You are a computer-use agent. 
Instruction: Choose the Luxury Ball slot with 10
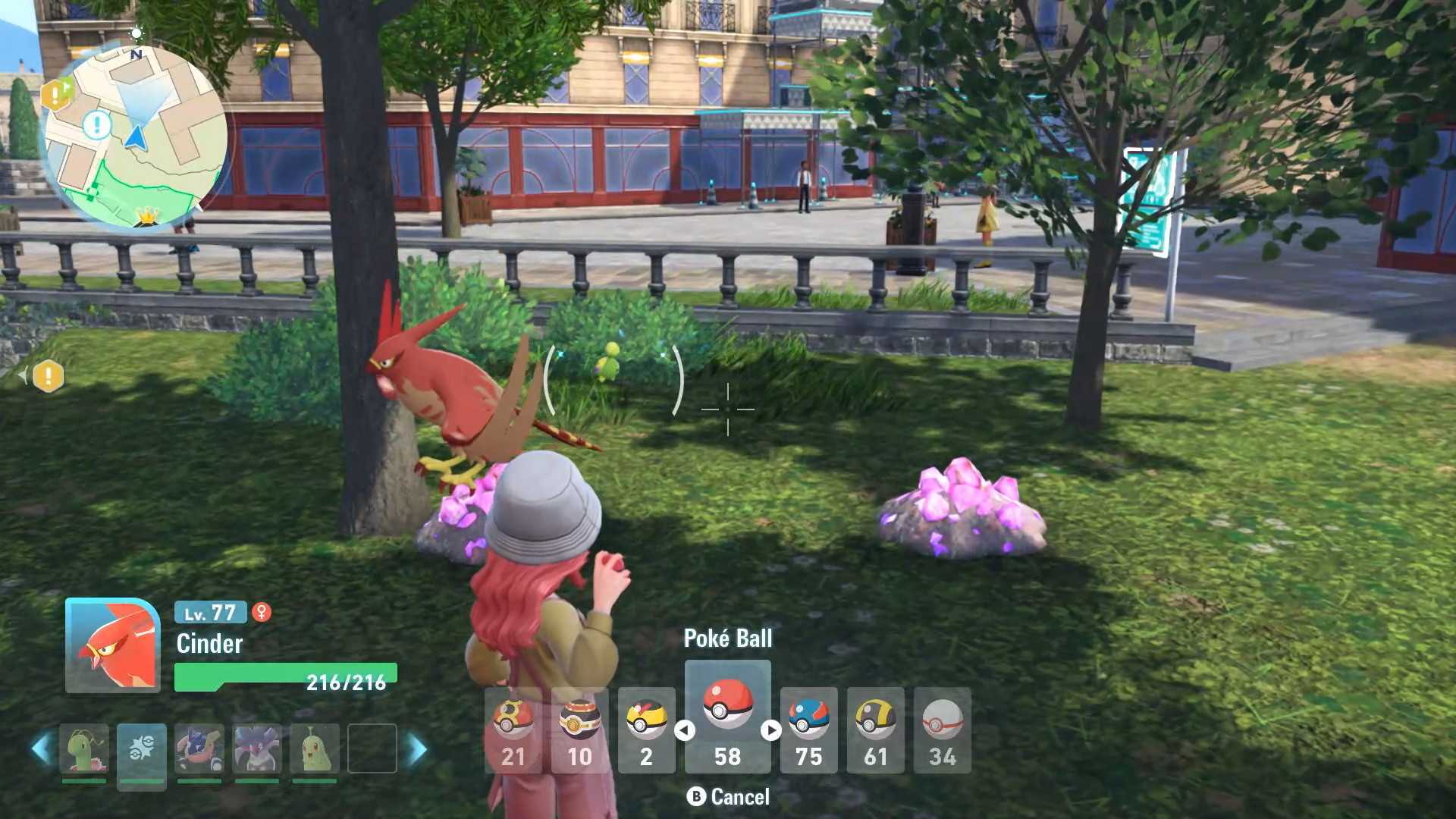pyautogui.click(x=579, y=730)
